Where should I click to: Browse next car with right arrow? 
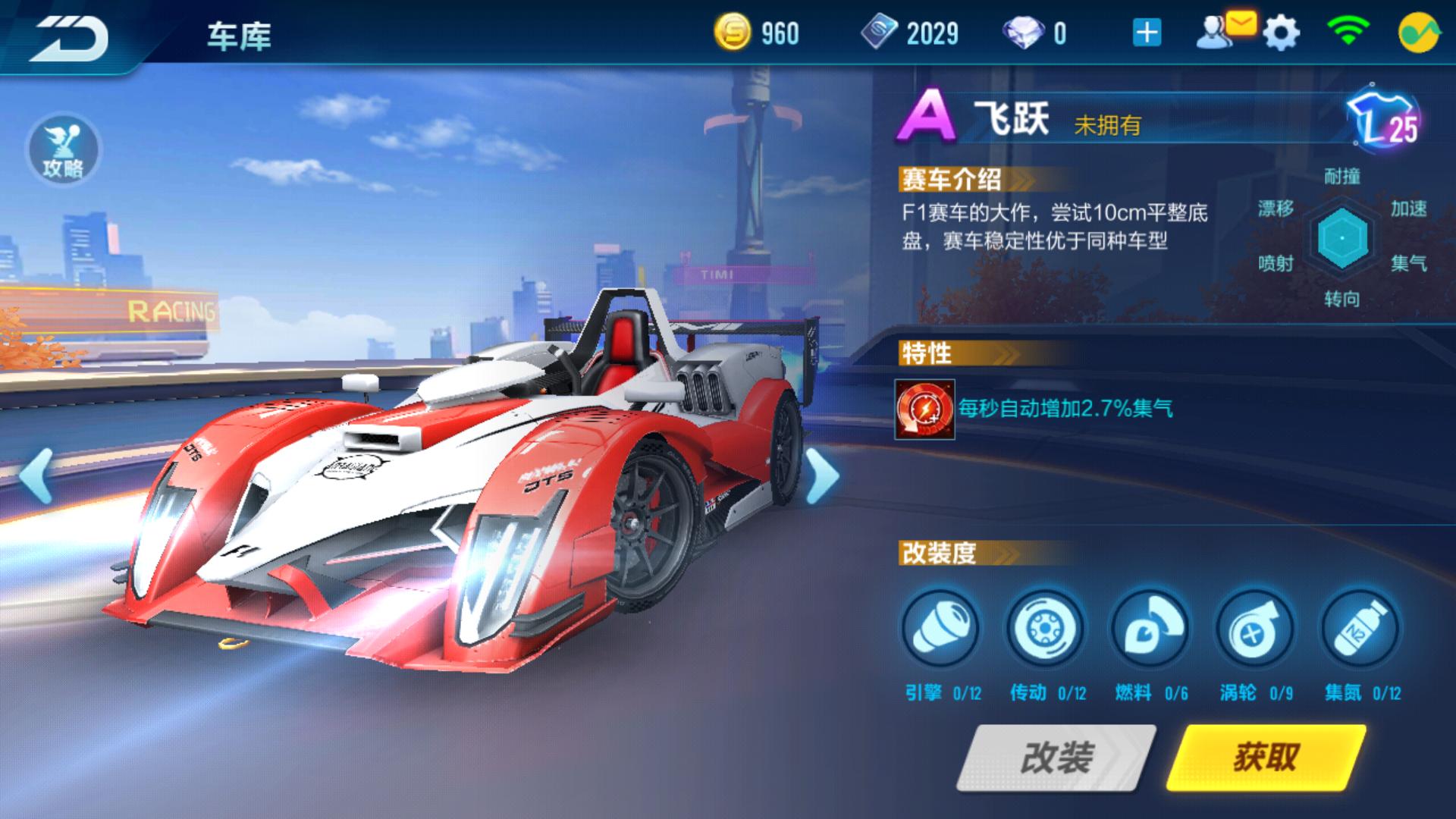(821, 474)
